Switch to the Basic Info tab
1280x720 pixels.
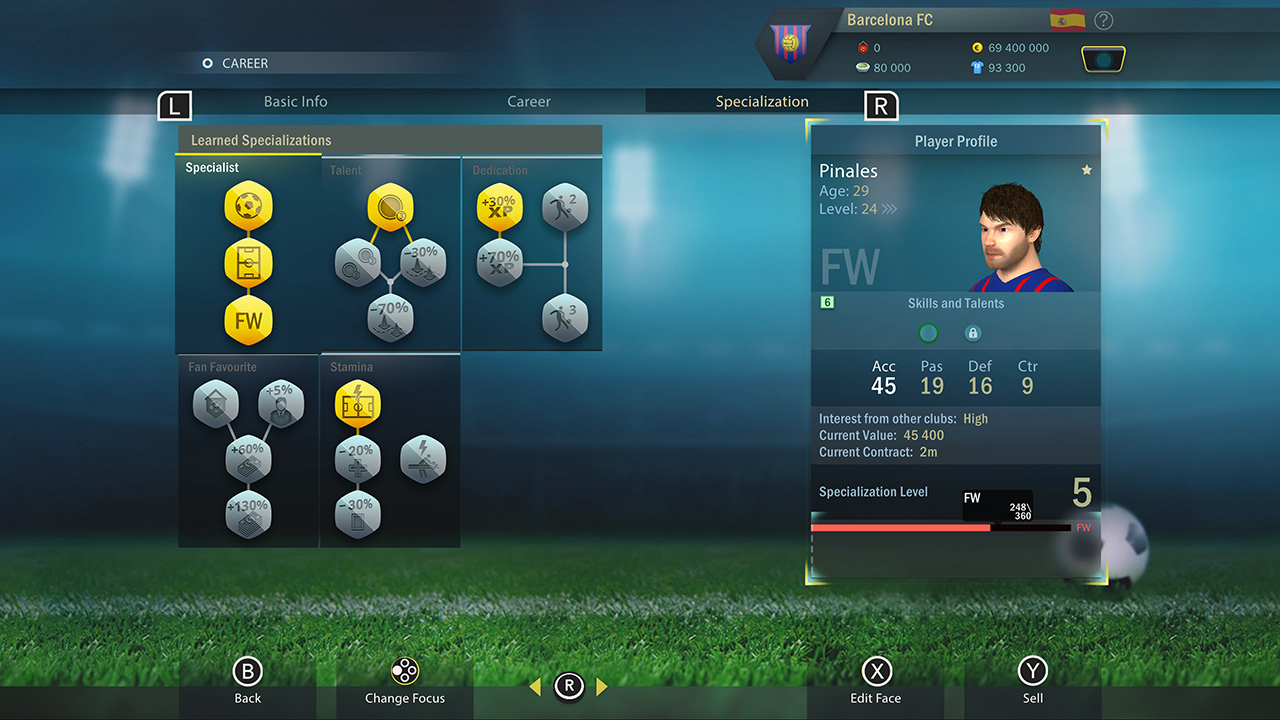pos(296,101)
